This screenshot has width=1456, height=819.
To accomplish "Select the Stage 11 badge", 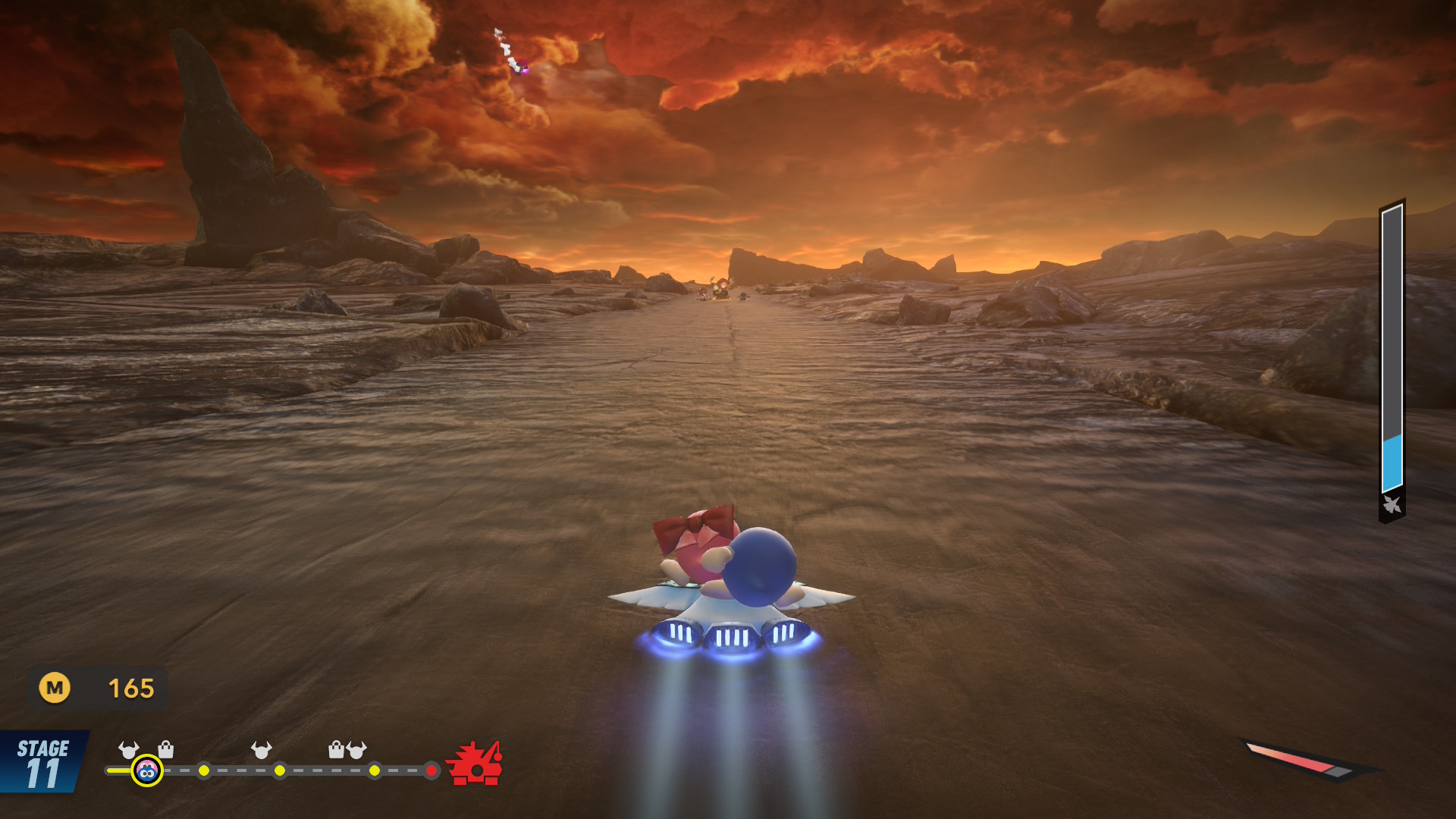I will pos(42,762).
